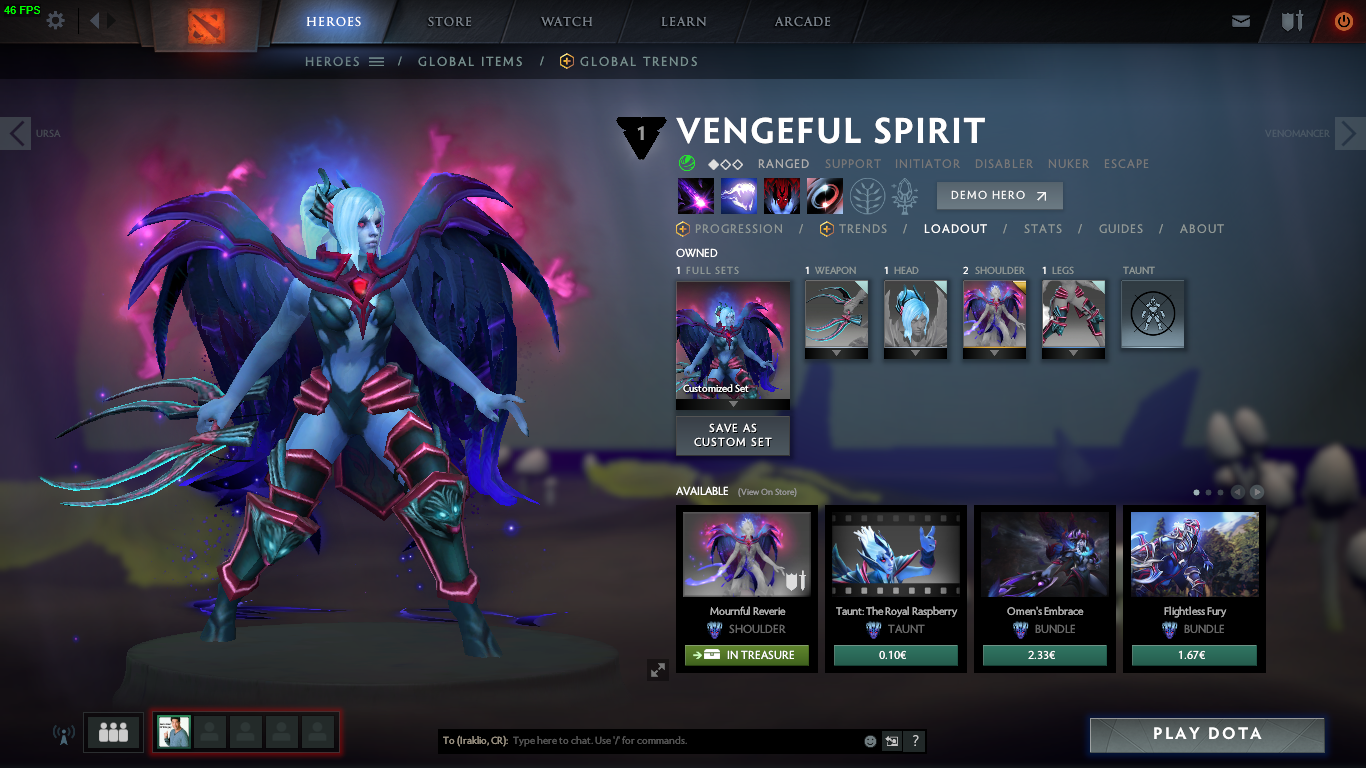Click Mournful Reverie In Treasure button
This screenshot has width=1366, height=768.
pyautogui.click(x=747, y=655)
